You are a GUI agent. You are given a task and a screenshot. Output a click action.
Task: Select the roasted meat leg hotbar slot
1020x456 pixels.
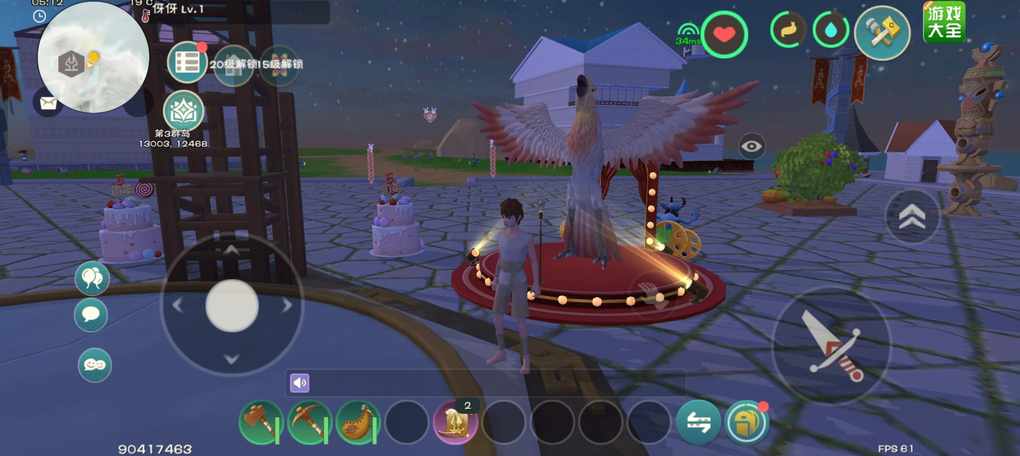pos(358,422)
